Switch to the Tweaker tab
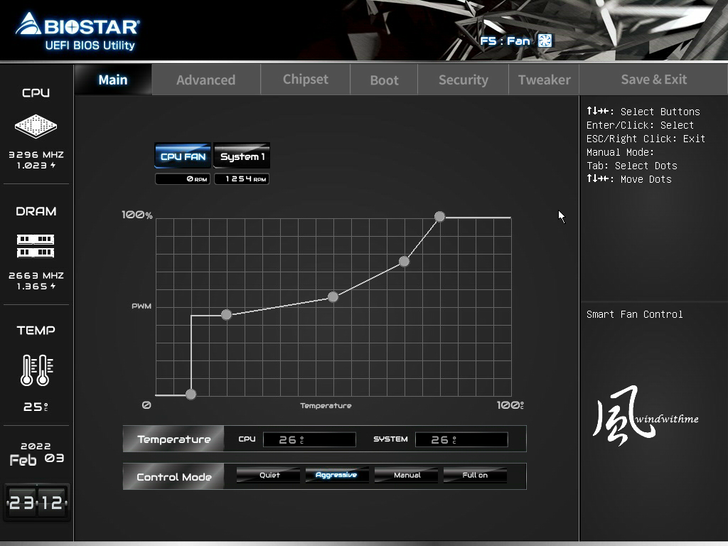The image size is (728, 546). [x=544, y=80]
